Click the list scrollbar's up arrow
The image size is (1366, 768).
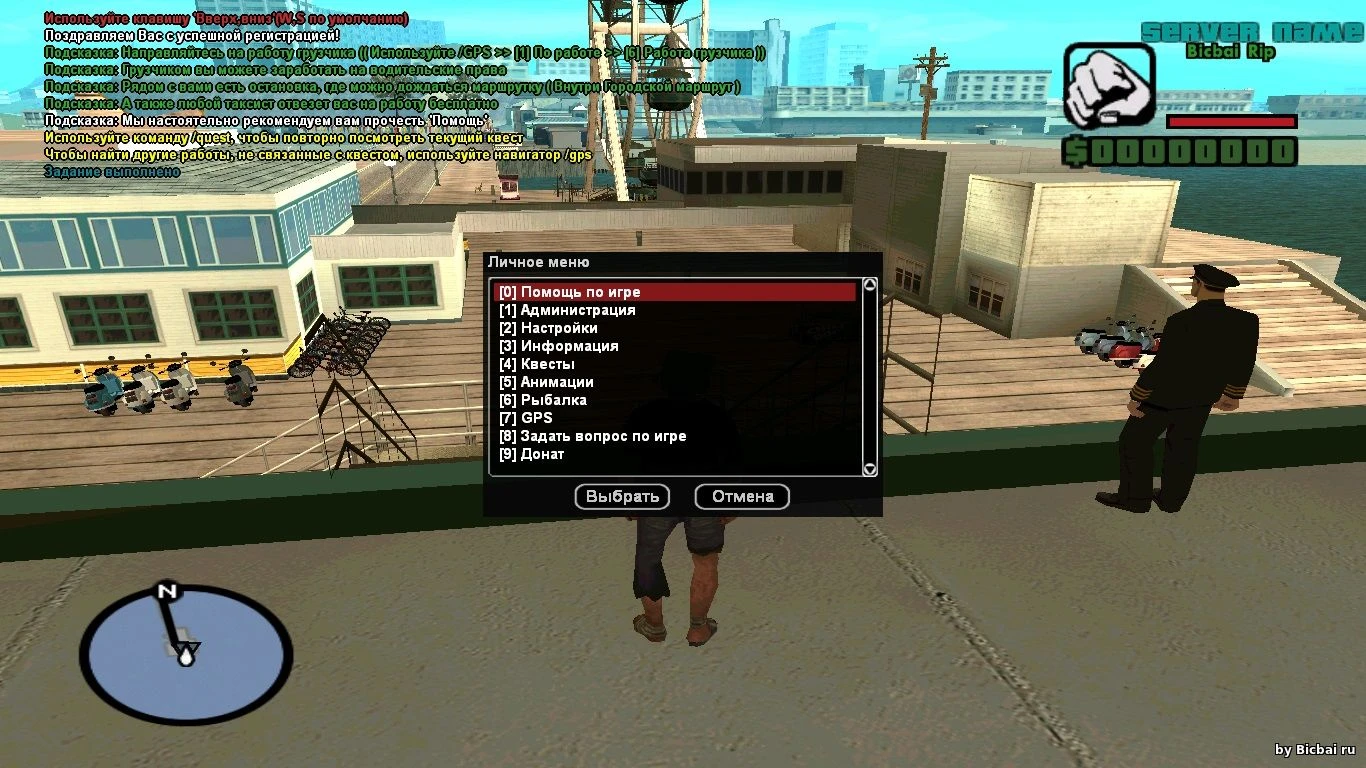pyautogui.click(x=870, y=285)
